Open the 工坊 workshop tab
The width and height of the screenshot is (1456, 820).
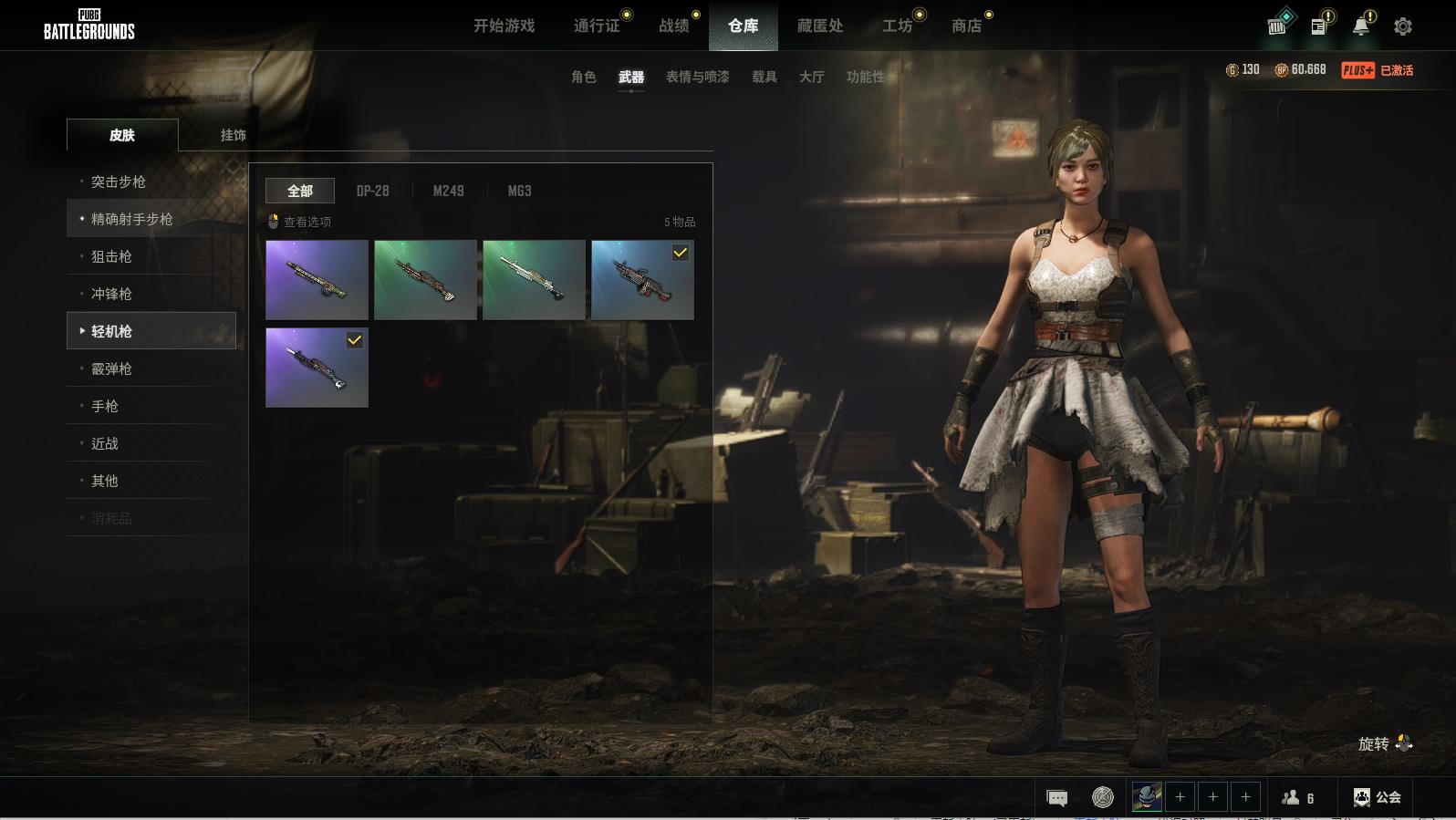click(897, 26)
